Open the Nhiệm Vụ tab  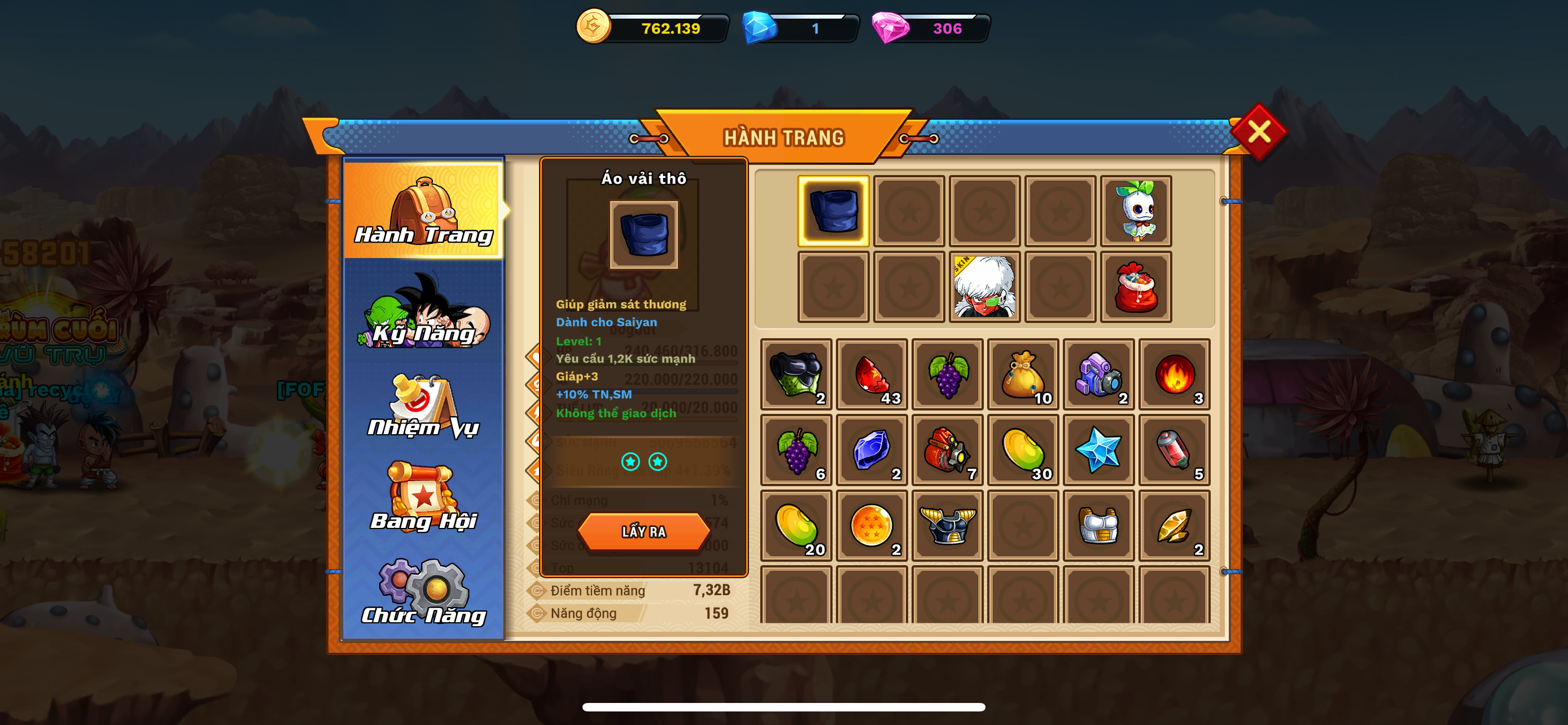coord(424,407)
